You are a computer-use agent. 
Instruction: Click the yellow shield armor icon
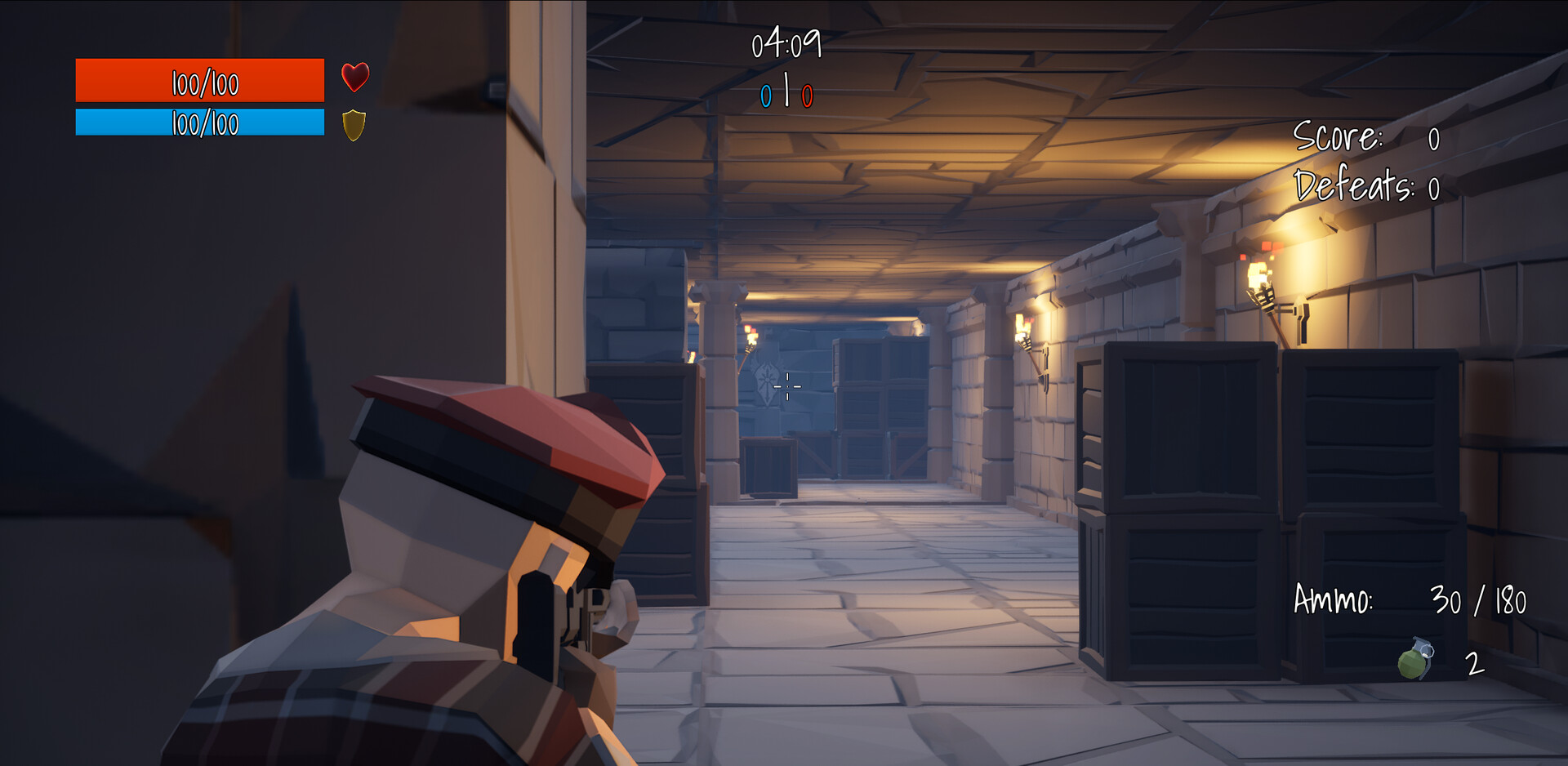(353, 125)
